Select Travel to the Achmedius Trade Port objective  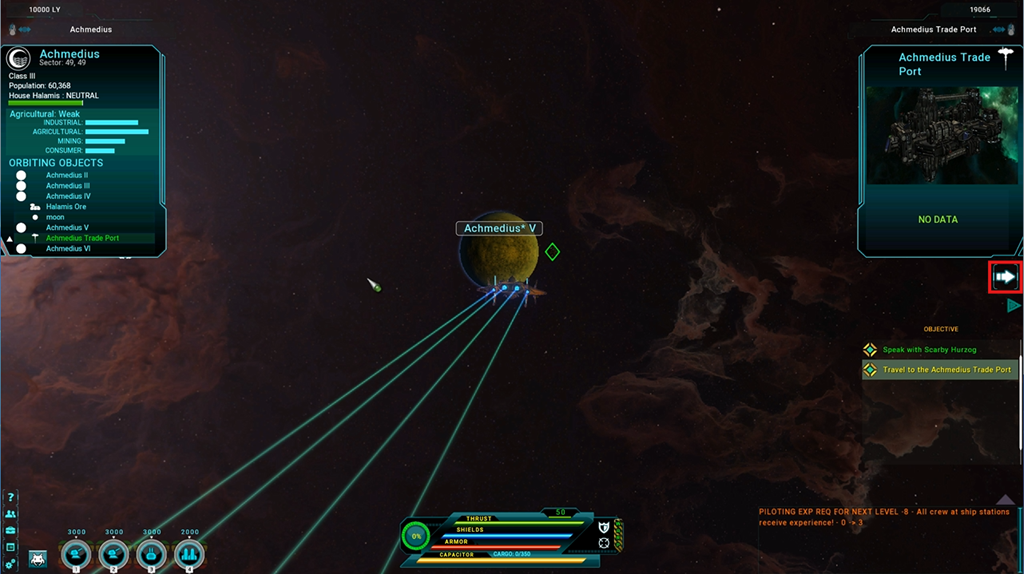(946, 370)
